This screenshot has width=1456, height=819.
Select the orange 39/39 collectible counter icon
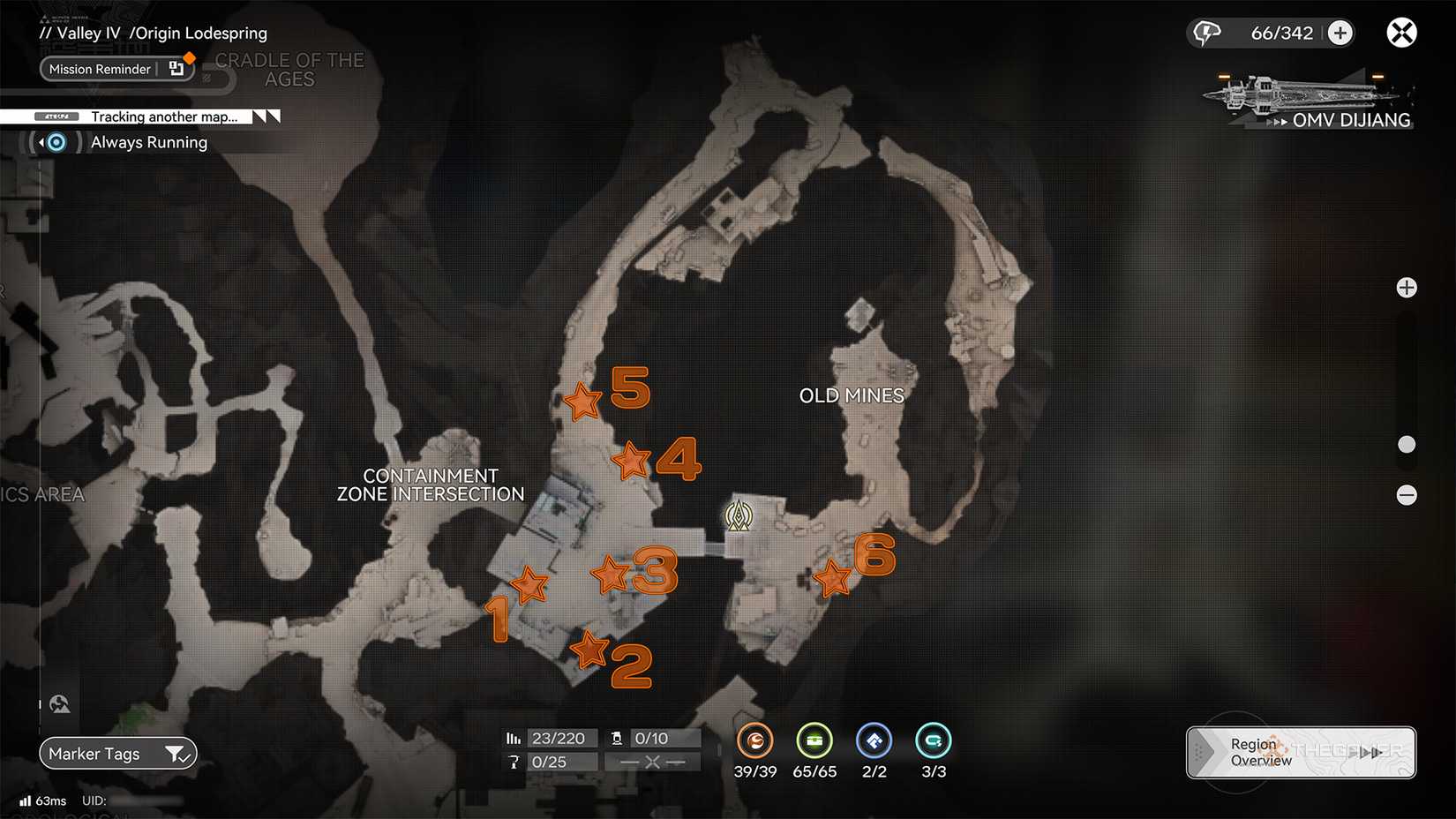[x=755, y=742]
